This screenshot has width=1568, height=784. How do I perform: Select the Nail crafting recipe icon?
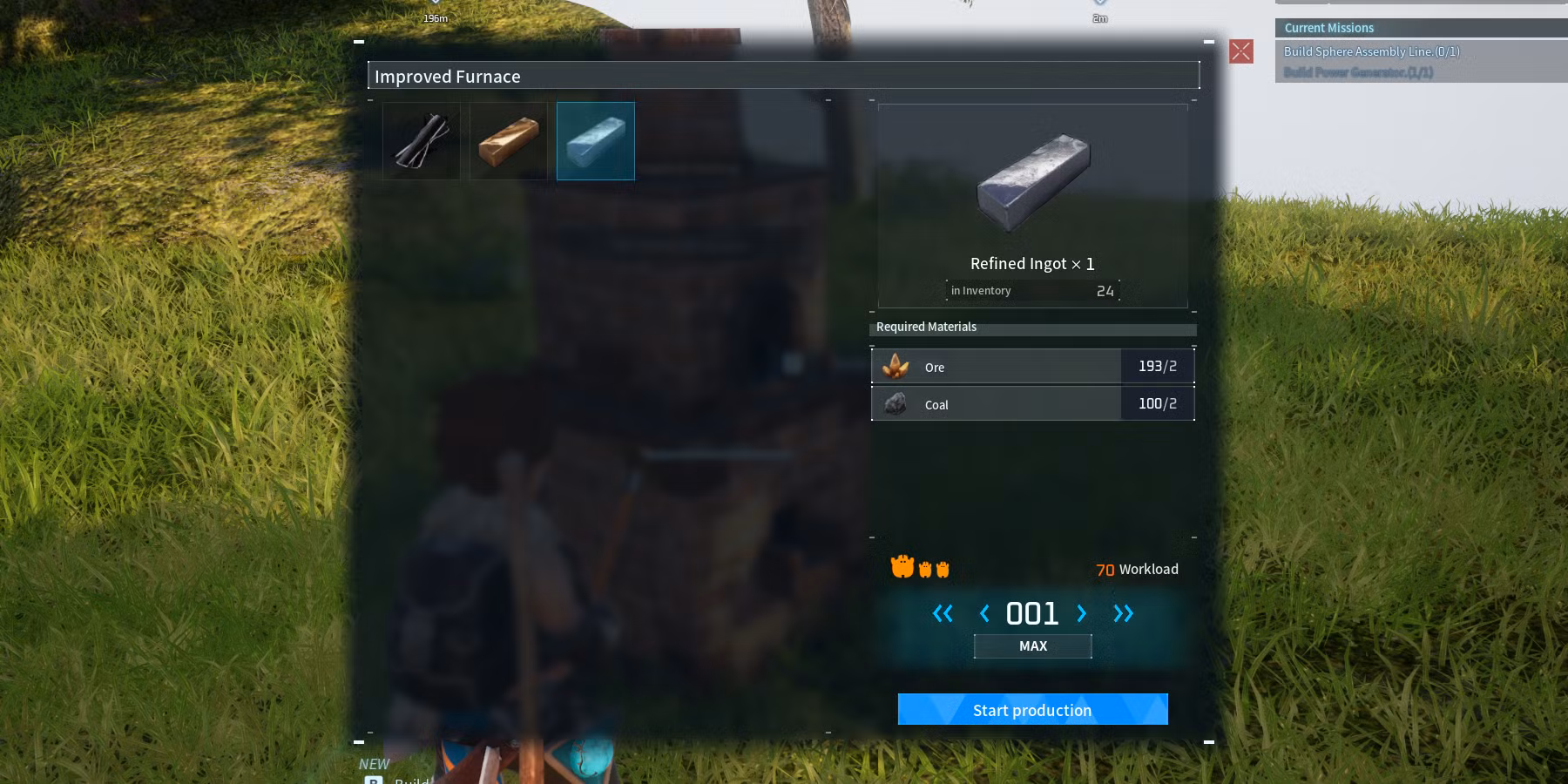[x=421, y=140]
